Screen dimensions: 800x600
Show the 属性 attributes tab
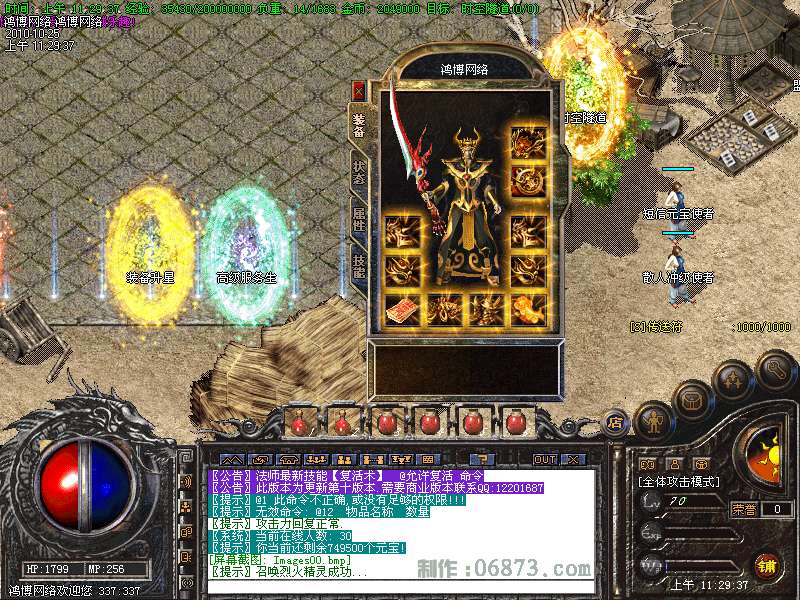tap(358, 218)
